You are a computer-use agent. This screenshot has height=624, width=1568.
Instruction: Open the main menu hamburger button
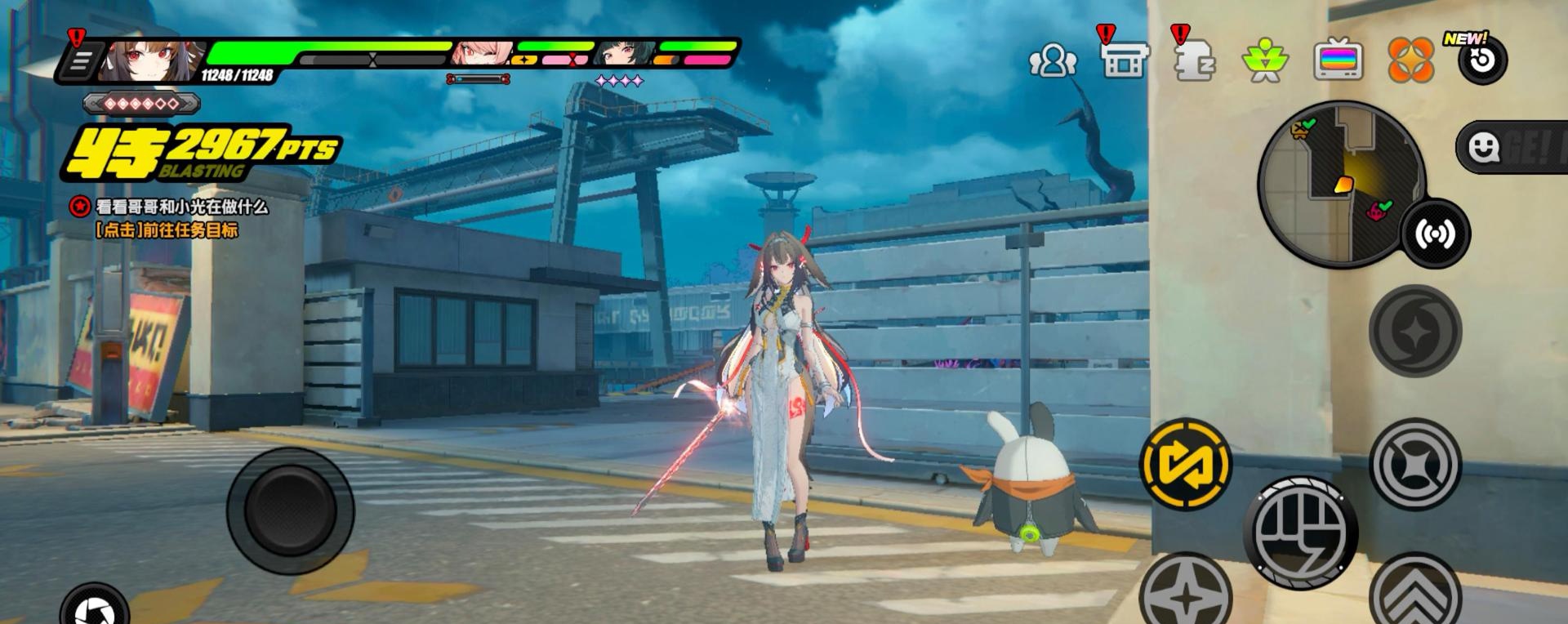82,62
